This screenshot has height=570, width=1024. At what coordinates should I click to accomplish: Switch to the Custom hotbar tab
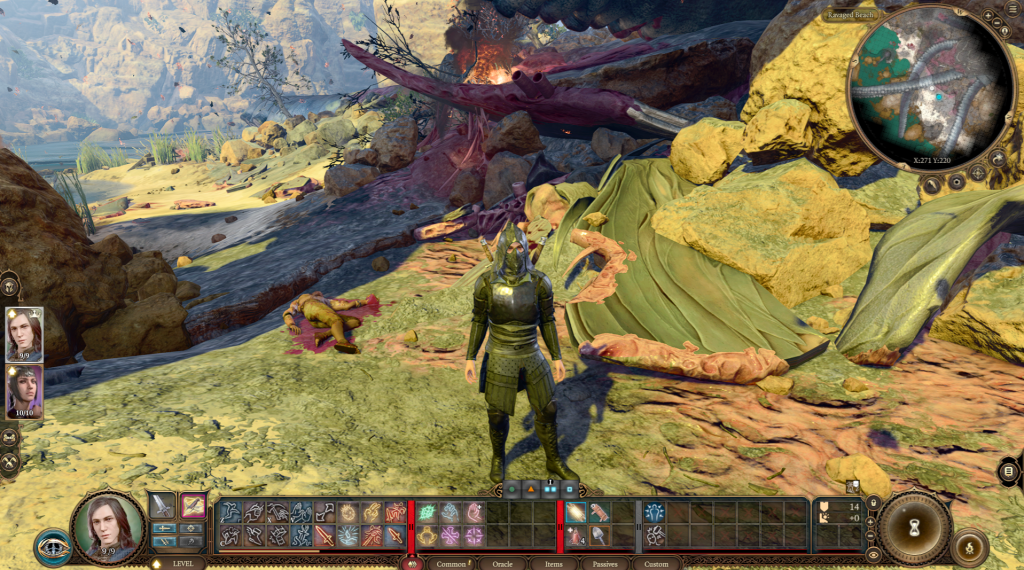pyautogui.click(x=656, y=563)
